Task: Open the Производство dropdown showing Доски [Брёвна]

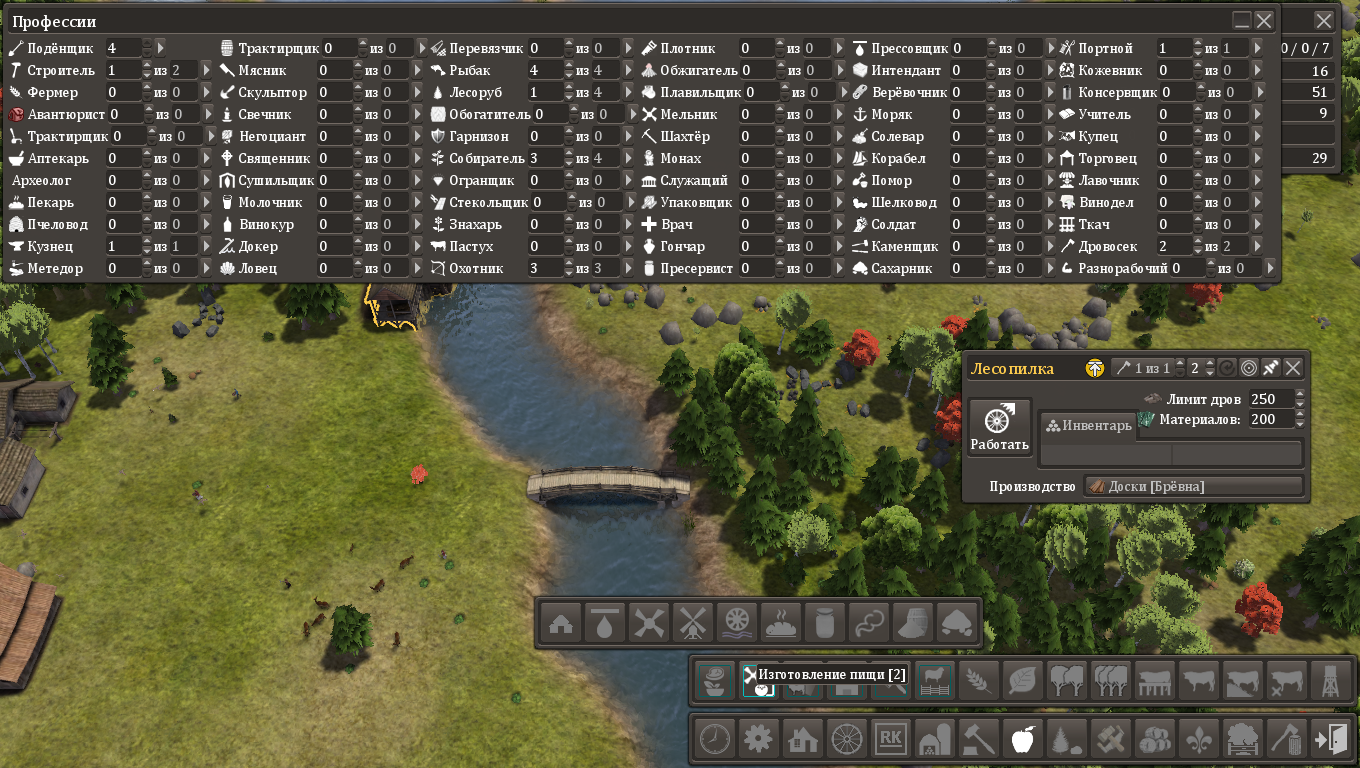Action: pyautogui.click(x=1194, y=486)
